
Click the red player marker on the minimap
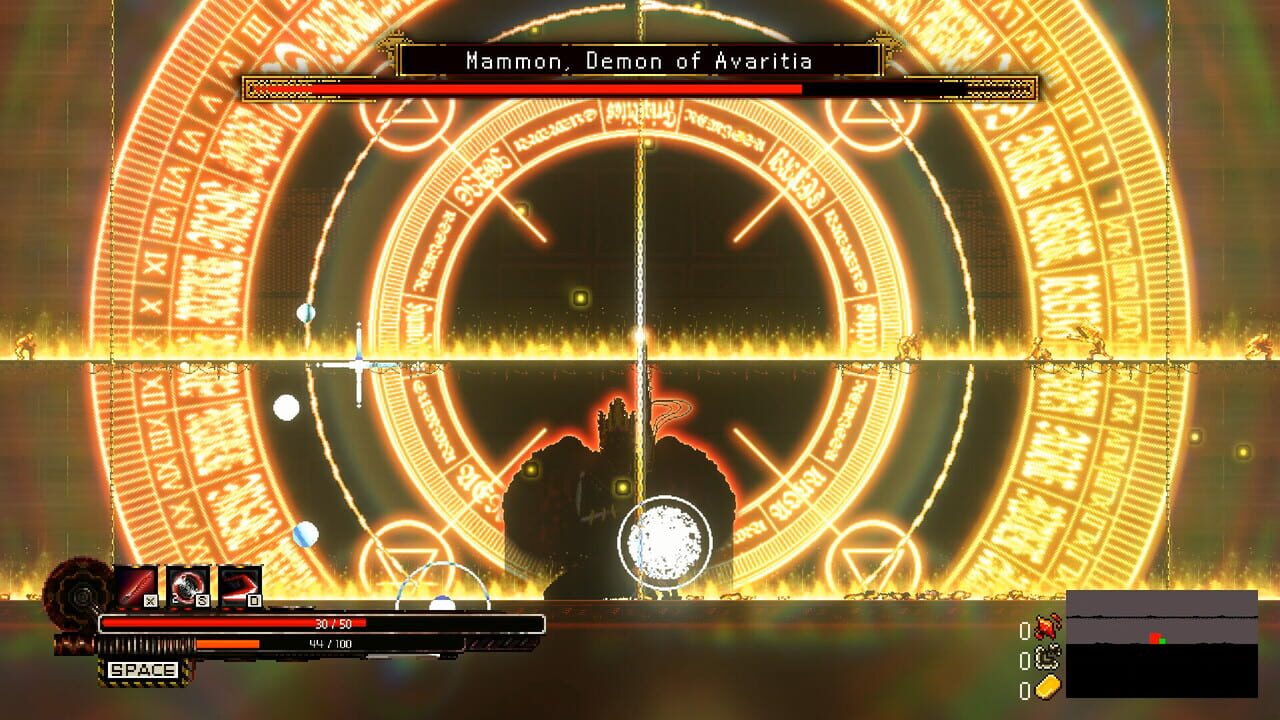(1154, 637)
